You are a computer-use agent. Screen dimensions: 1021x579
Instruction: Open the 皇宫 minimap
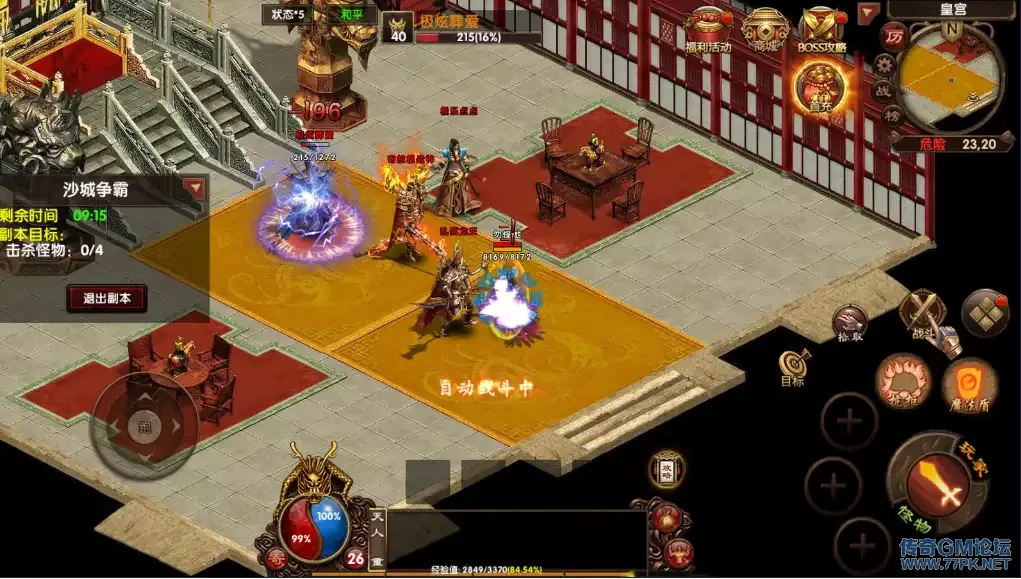click(x=950, y=72)
